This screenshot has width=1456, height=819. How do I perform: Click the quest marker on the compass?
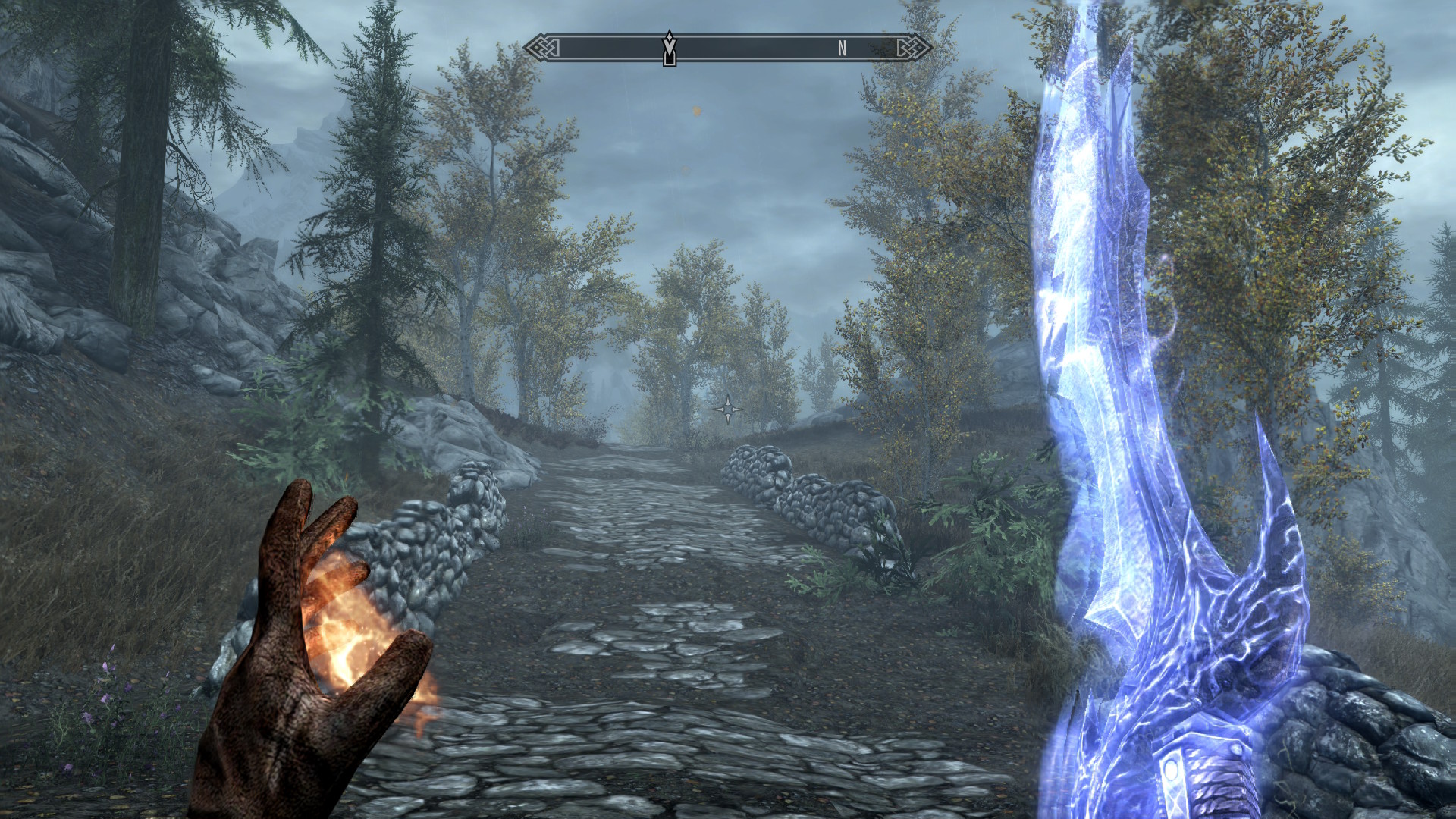pos(669,49)
